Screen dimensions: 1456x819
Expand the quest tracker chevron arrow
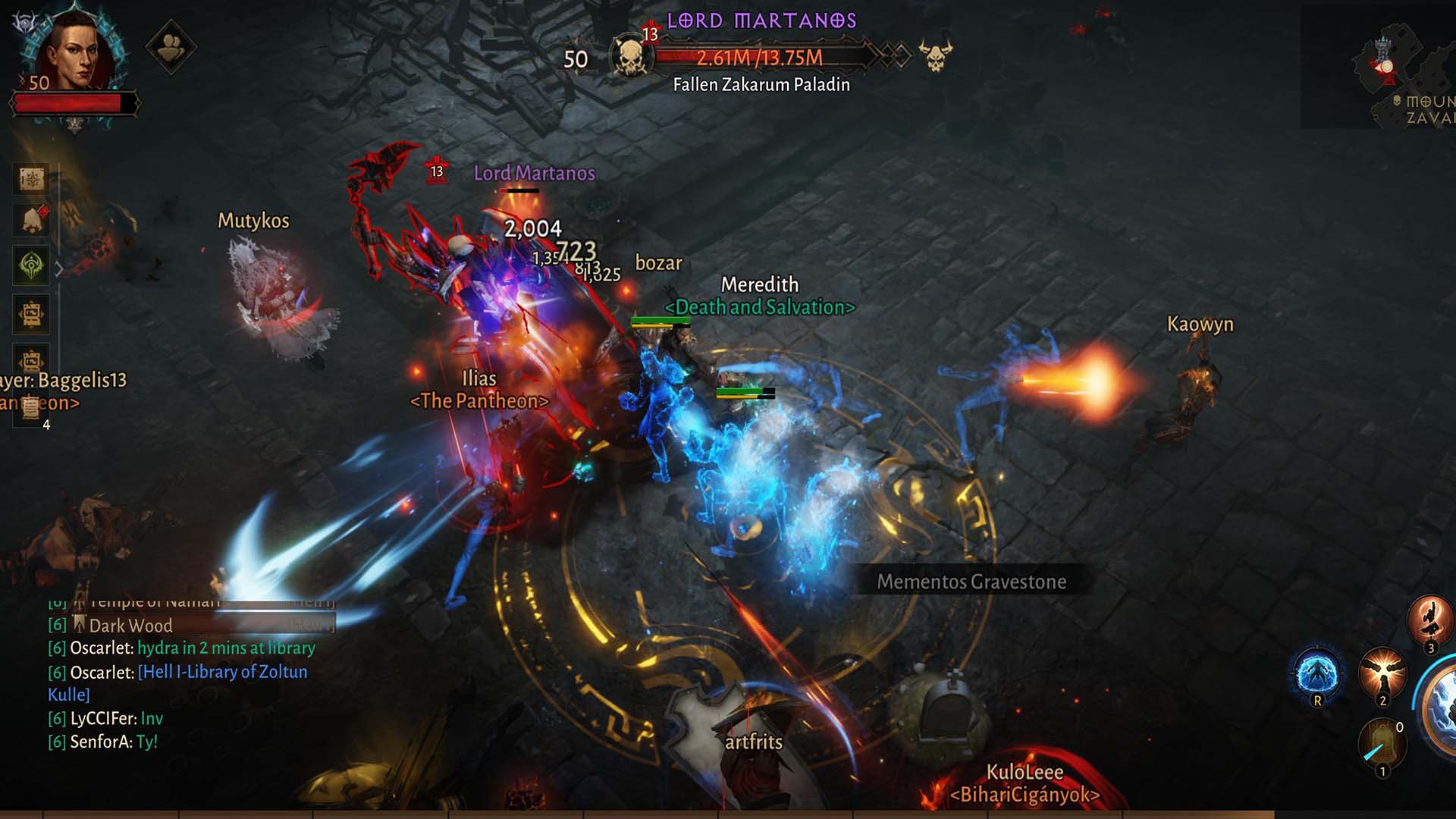click(59, 269)
